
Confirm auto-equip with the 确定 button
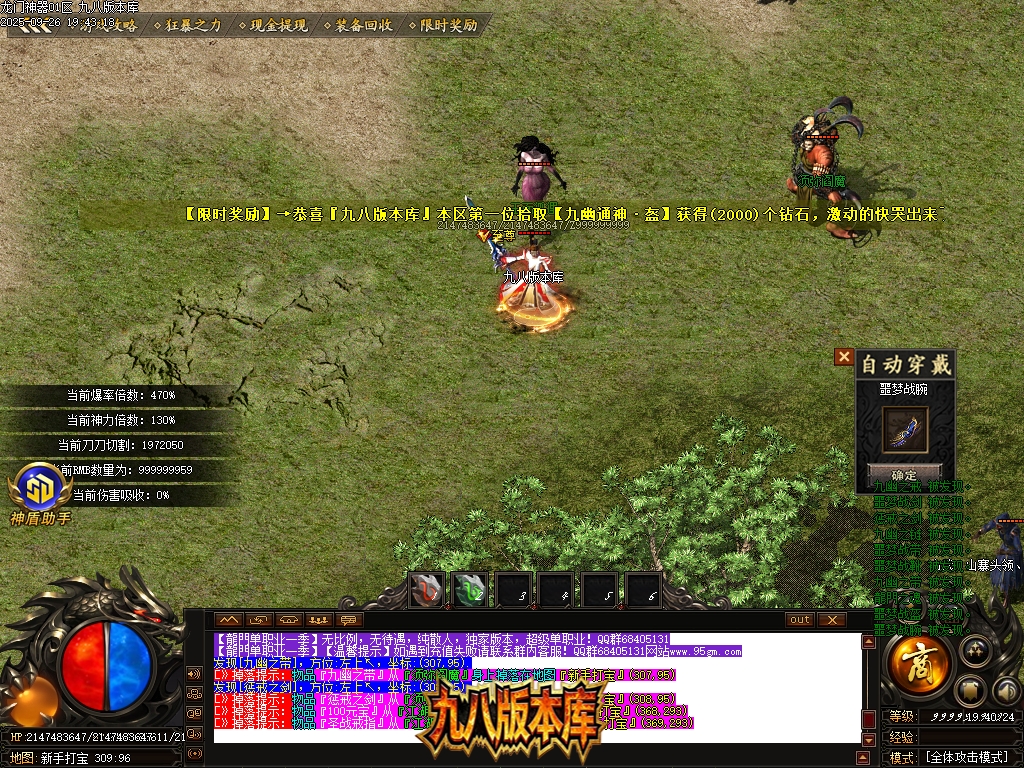904,474
